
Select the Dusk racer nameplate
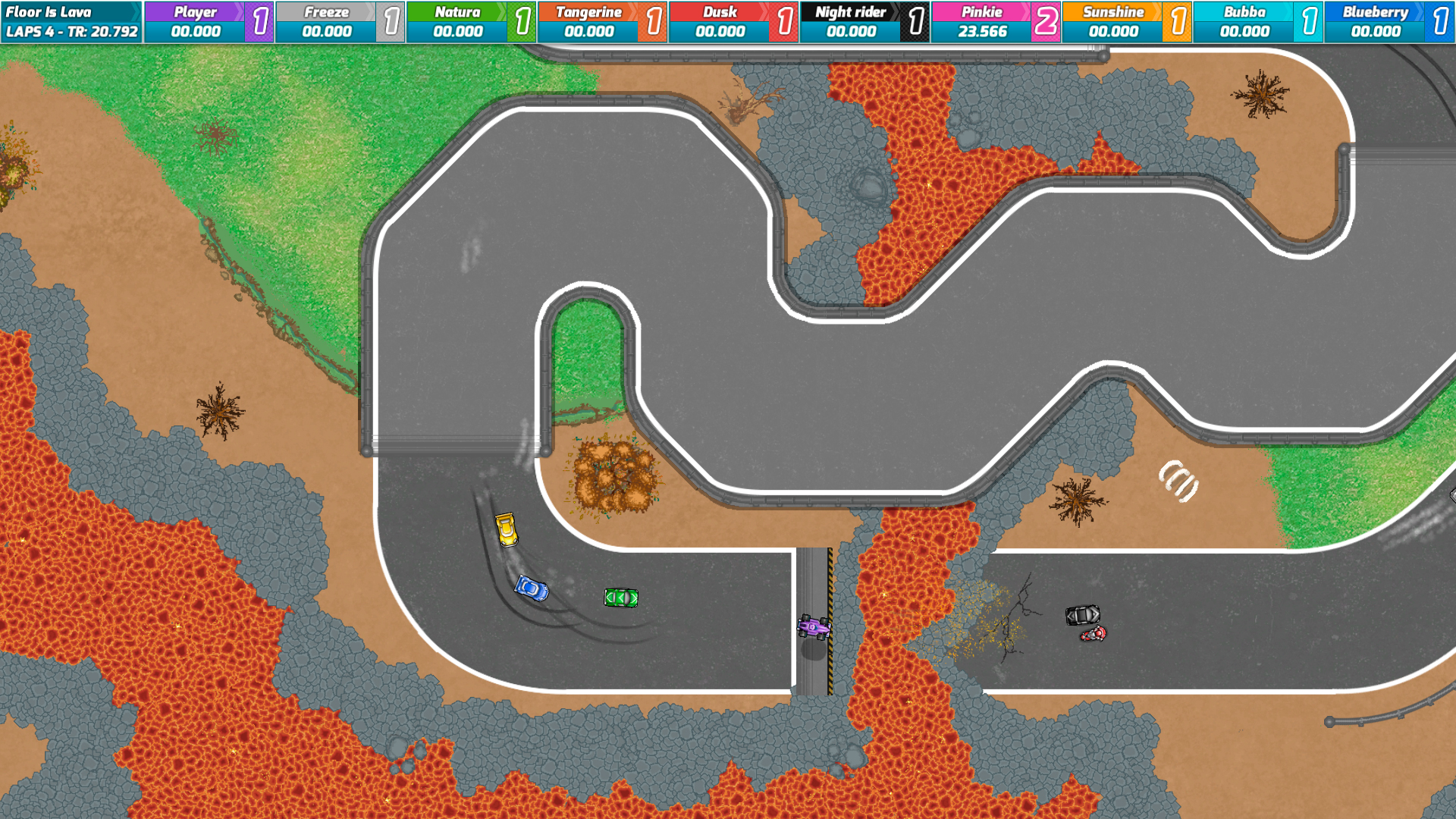719,12
